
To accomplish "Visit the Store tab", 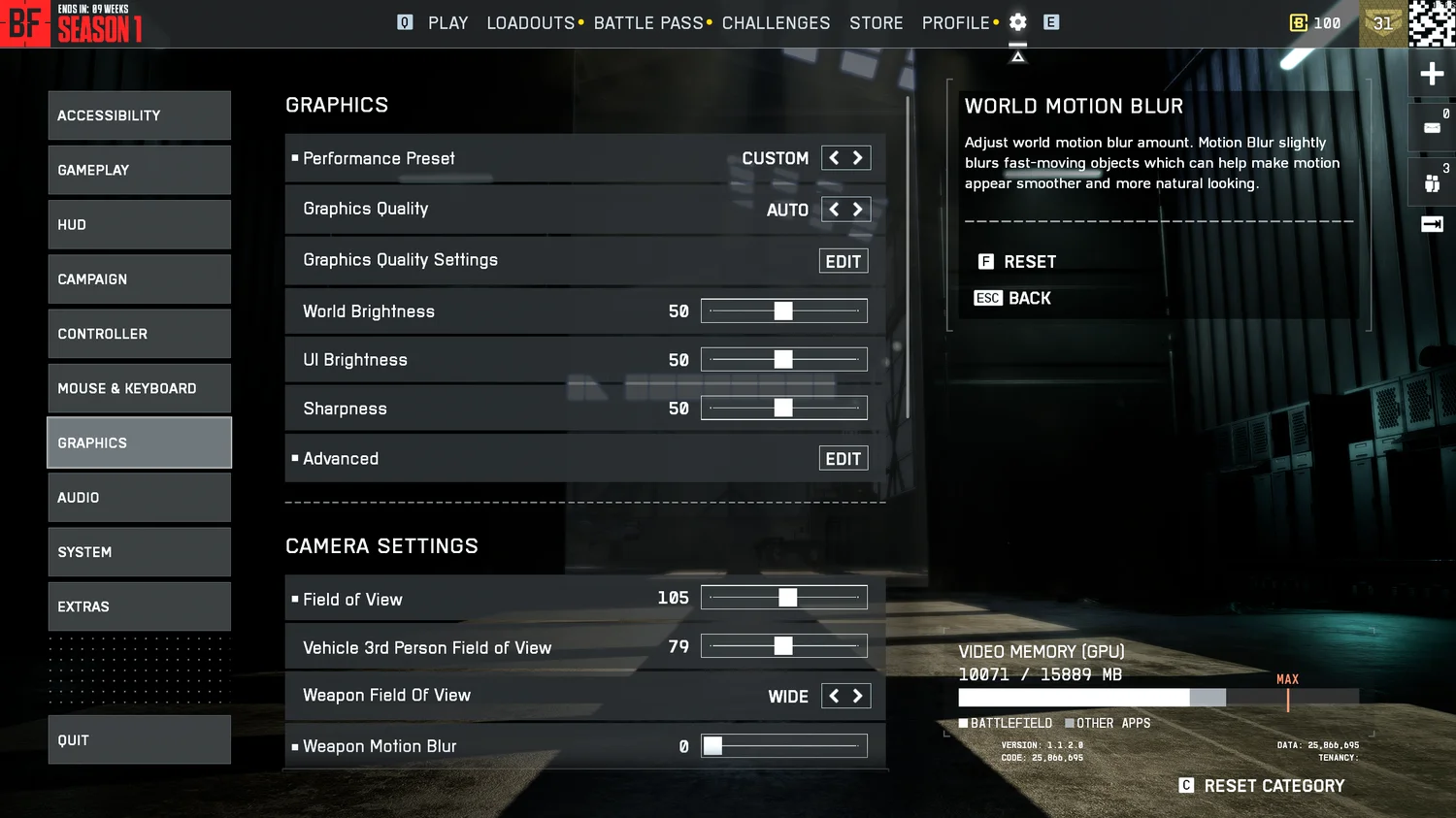I will pos(876,23).
